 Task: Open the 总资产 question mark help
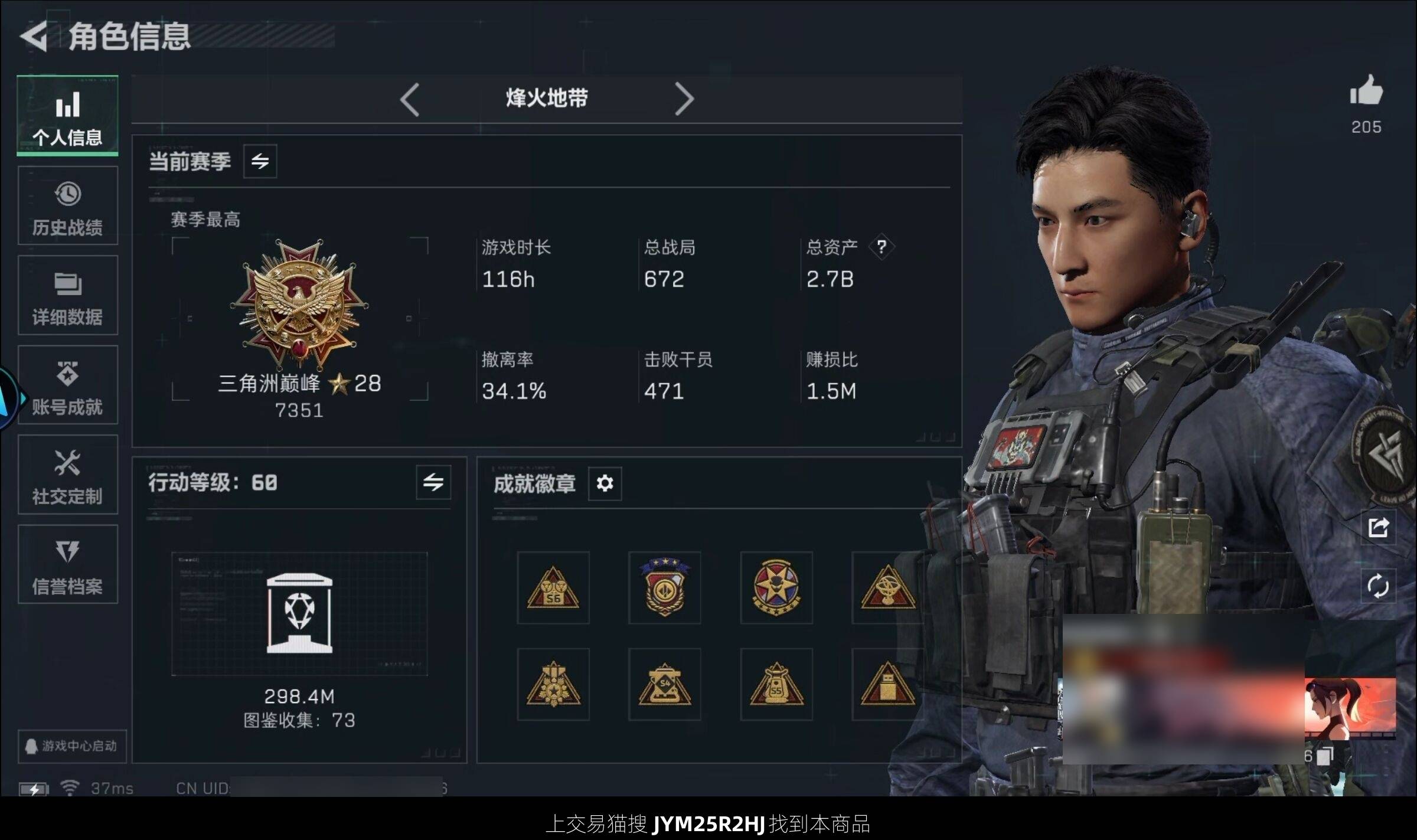881,247
